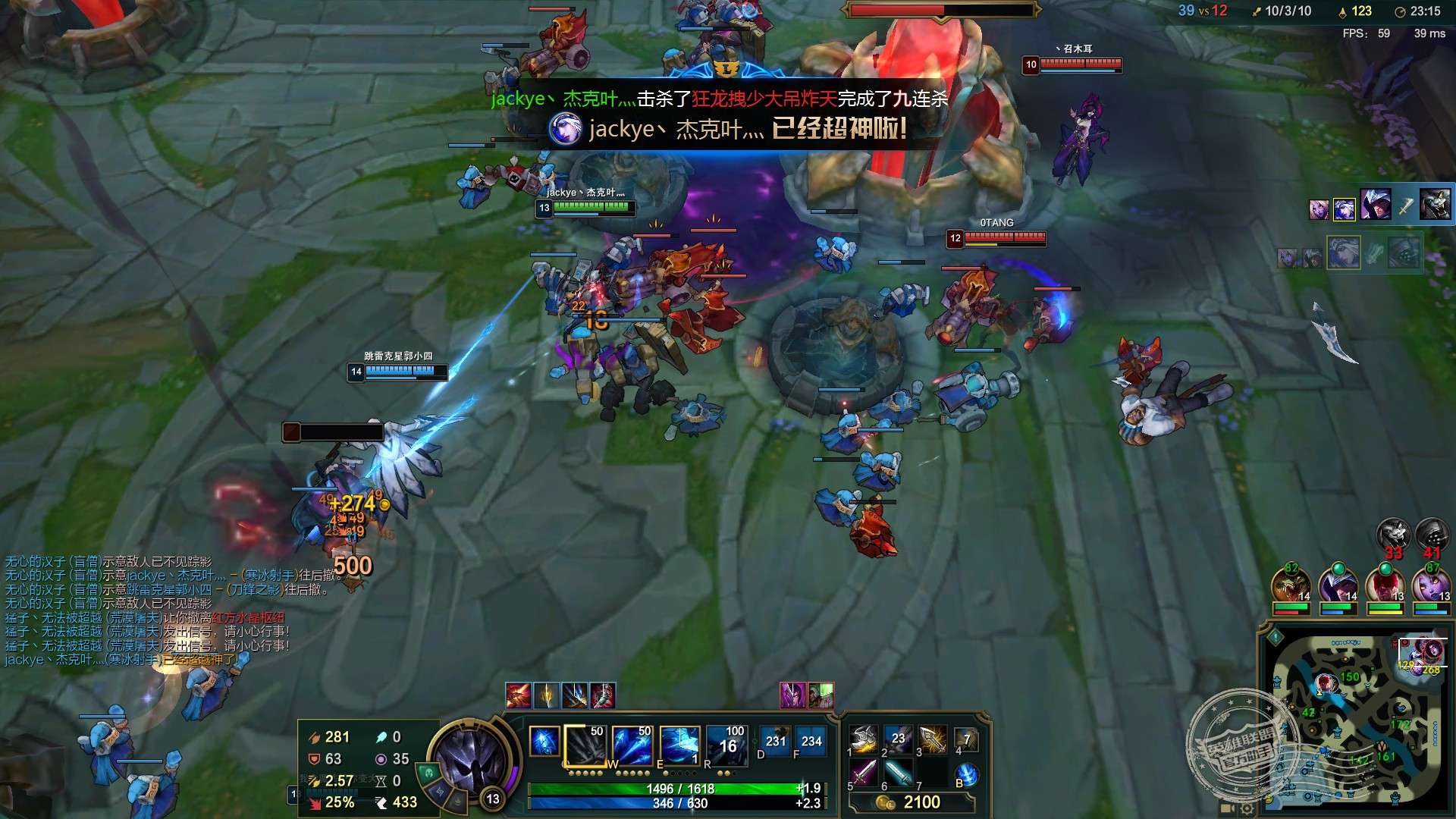Click the minimap alert ping button
1456x819 pixels.
click(x=1276, y=638)
